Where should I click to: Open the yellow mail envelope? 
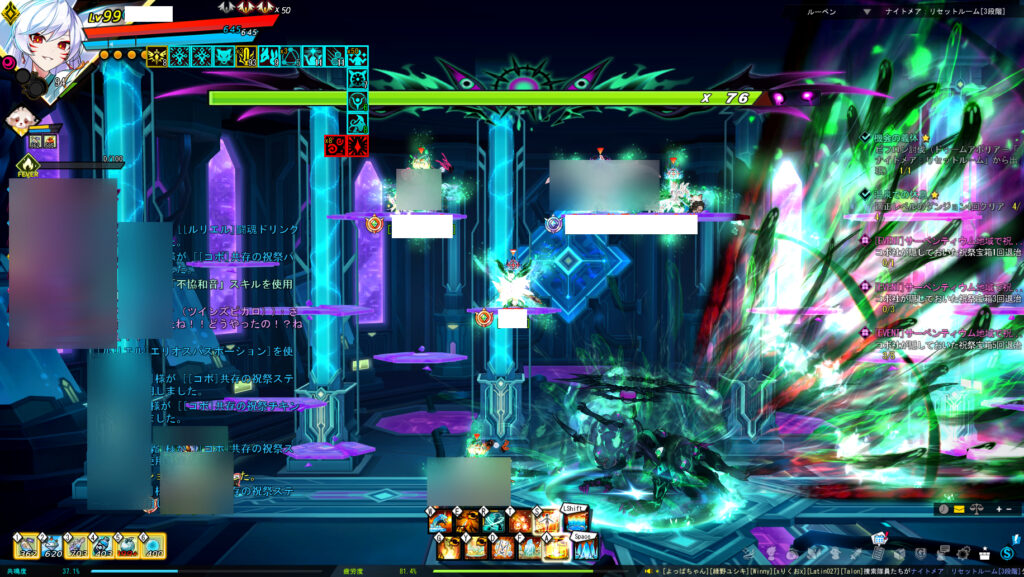(959, 508)
